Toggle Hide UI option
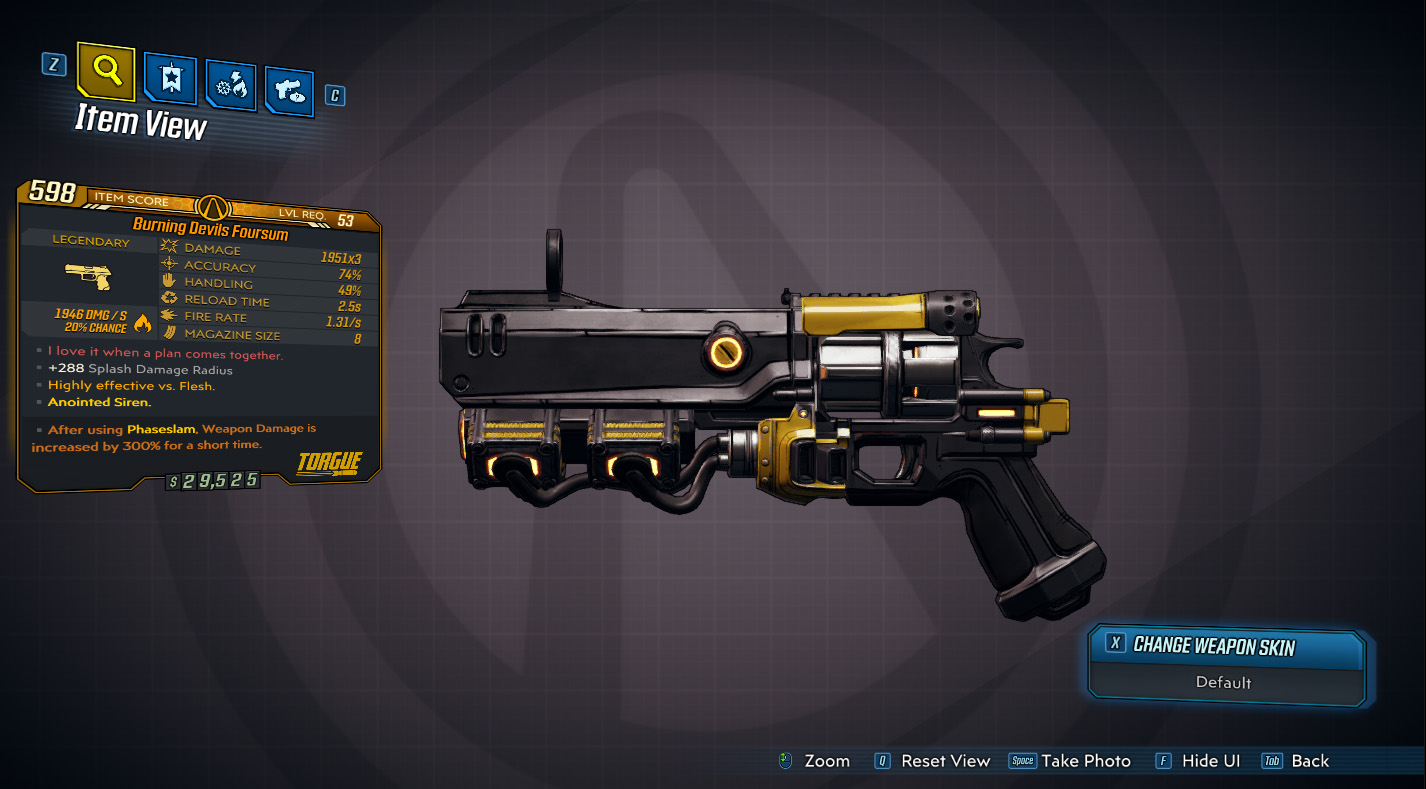Screen dimensions: 1426x789 coord(1211,761)
